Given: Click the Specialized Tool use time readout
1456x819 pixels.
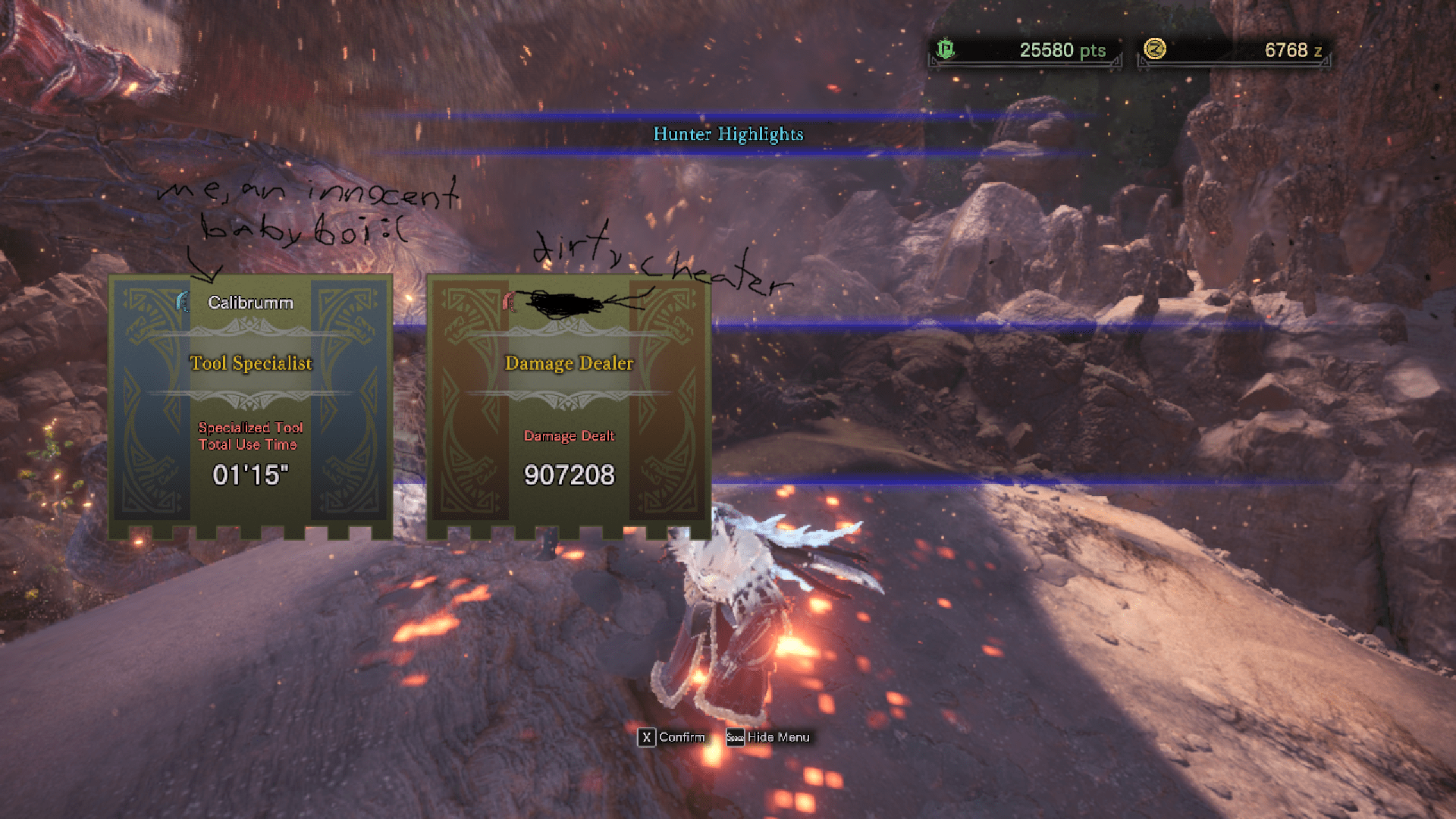Looking at the screenshot, I should [250, 474].
